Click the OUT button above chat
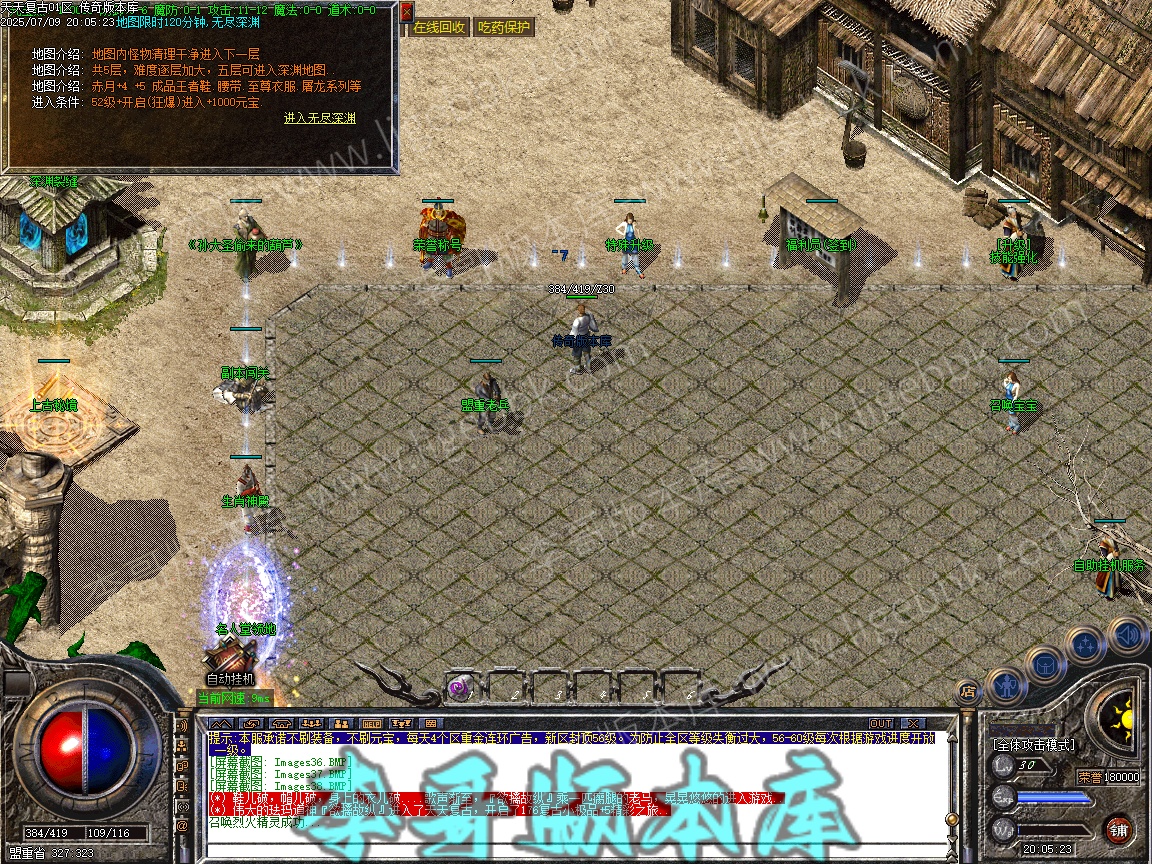This screenshot has width=1152, height=864. click(x=880, y=723)
